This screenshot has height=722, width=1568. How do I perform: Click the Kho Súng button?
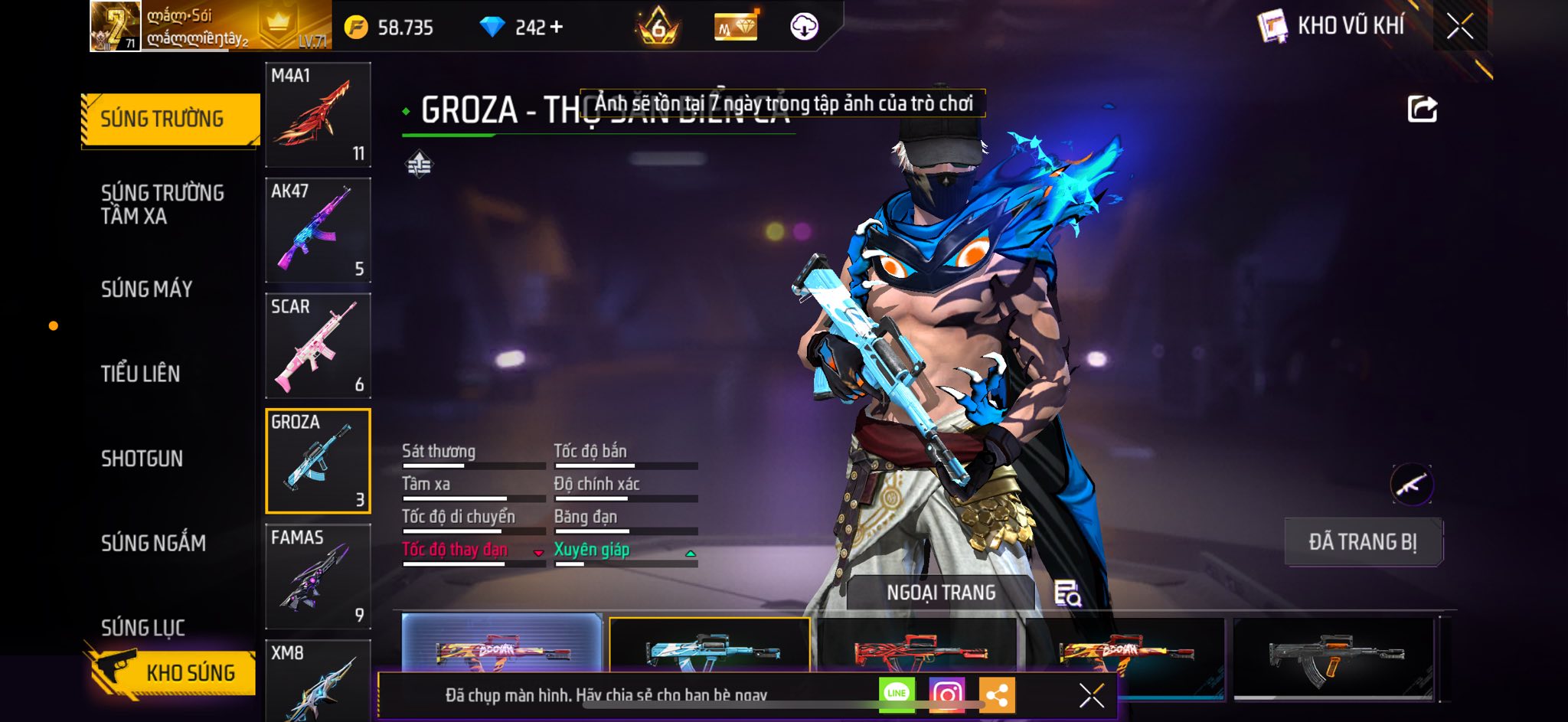[x=175, y=672]
